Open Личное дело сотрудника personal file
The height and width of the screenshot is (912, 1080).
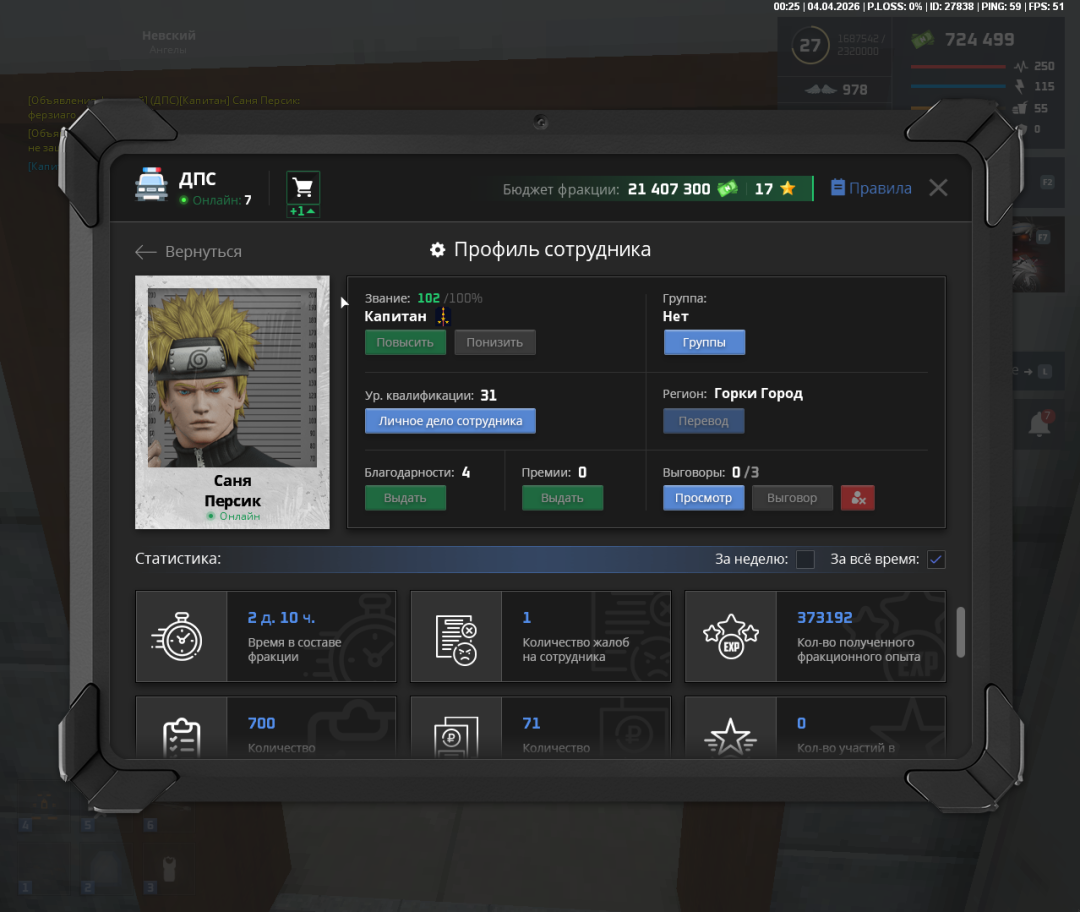pyautogui.click(x=450, y=421)
